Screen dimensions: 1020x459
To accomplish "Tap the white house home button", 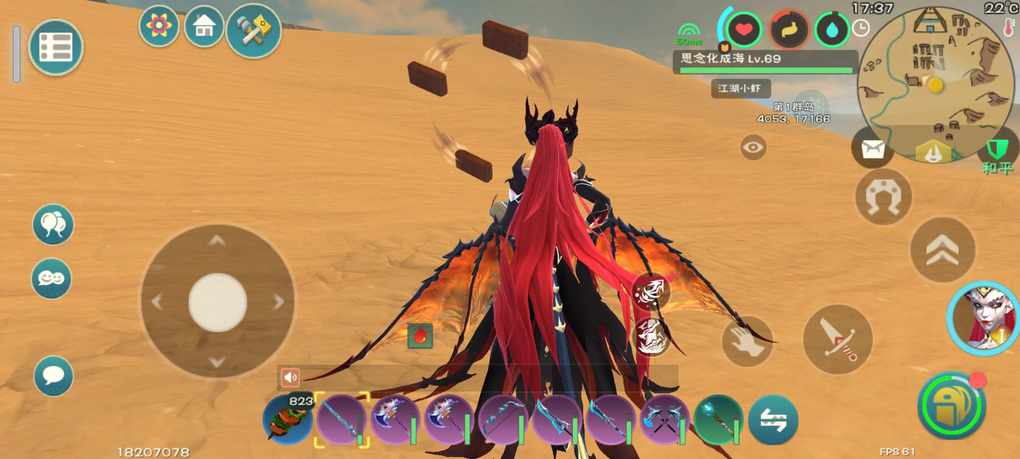I will [204, 27].
